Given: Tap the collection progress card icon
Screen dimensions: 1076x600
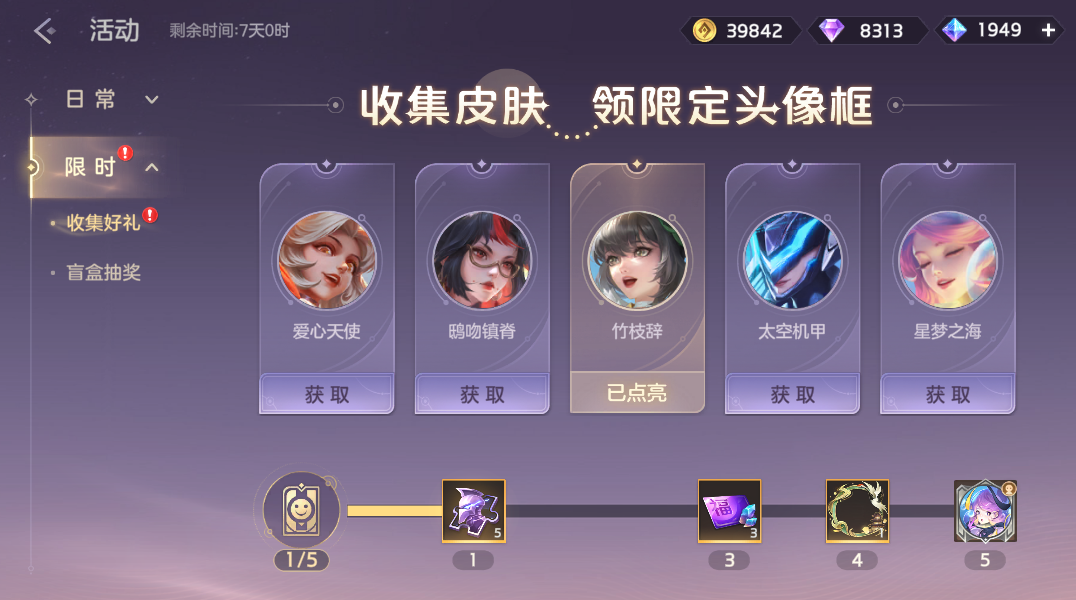Looking at the screenshot, I should point(301,510).
